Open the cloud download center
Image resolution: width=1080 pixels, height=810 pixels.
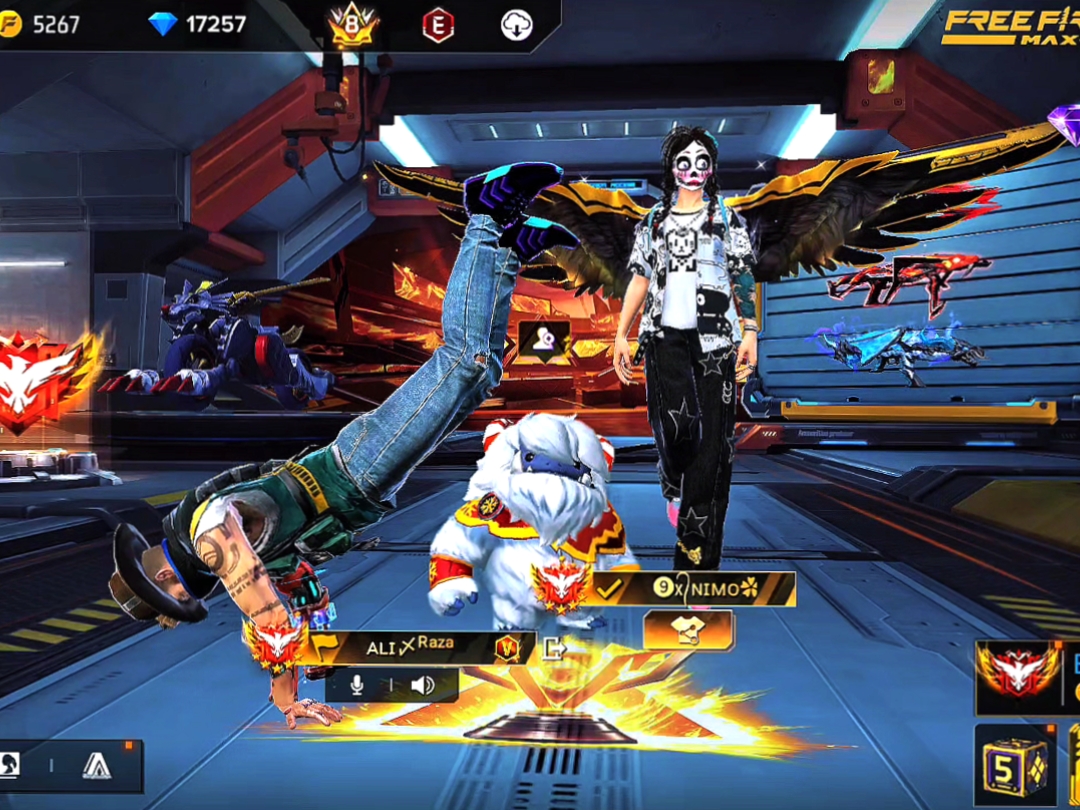(516, 26)
